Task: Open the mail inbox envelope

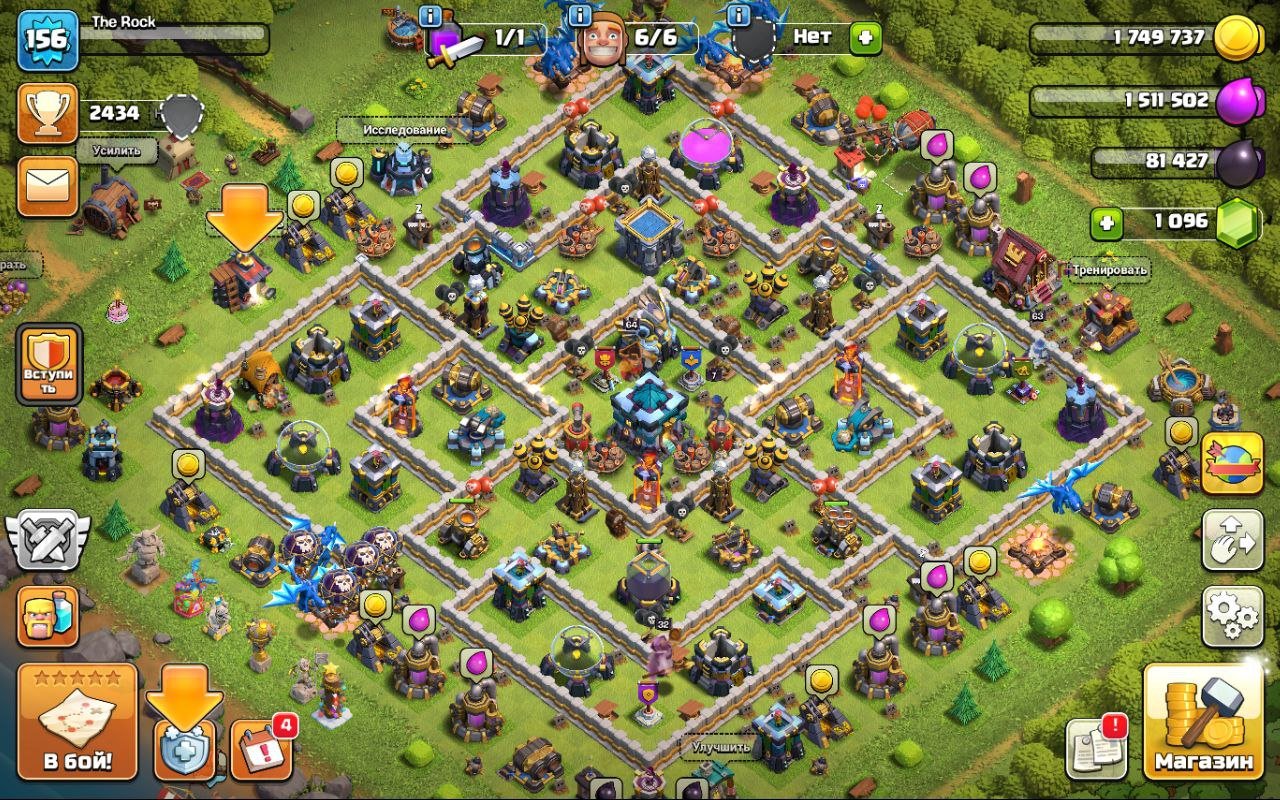Action: [48, 186]
